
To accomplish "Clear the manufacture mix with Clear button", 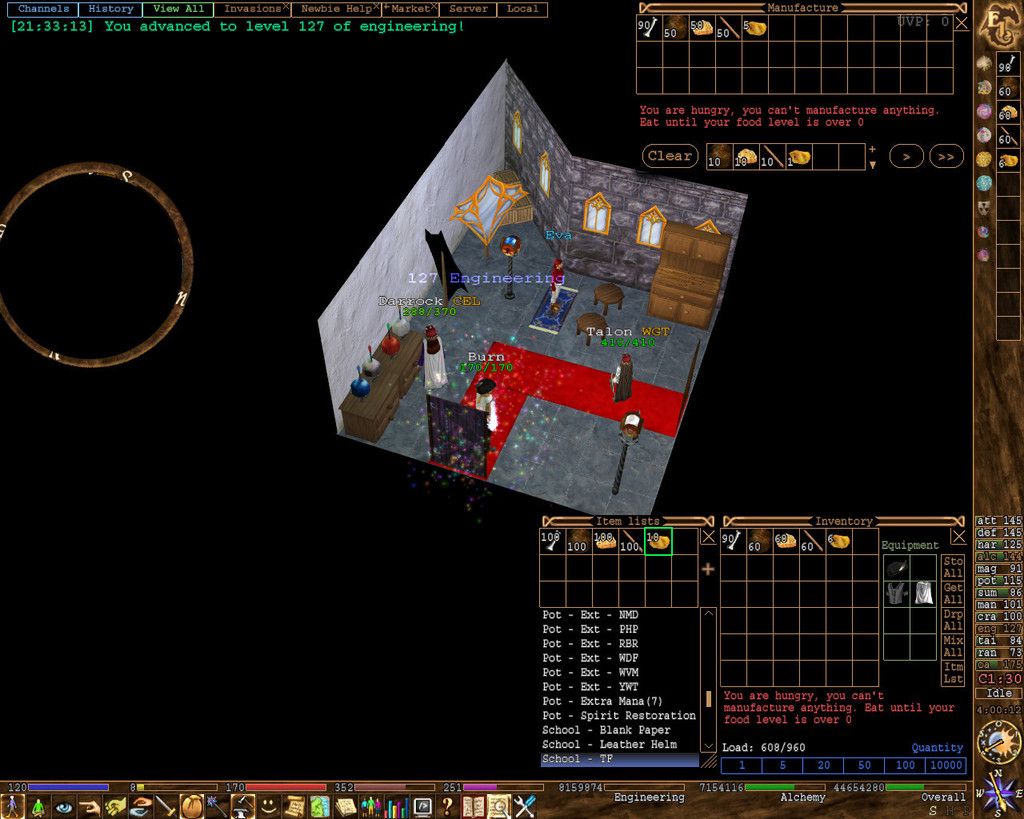I will click(x=669, y=156).
